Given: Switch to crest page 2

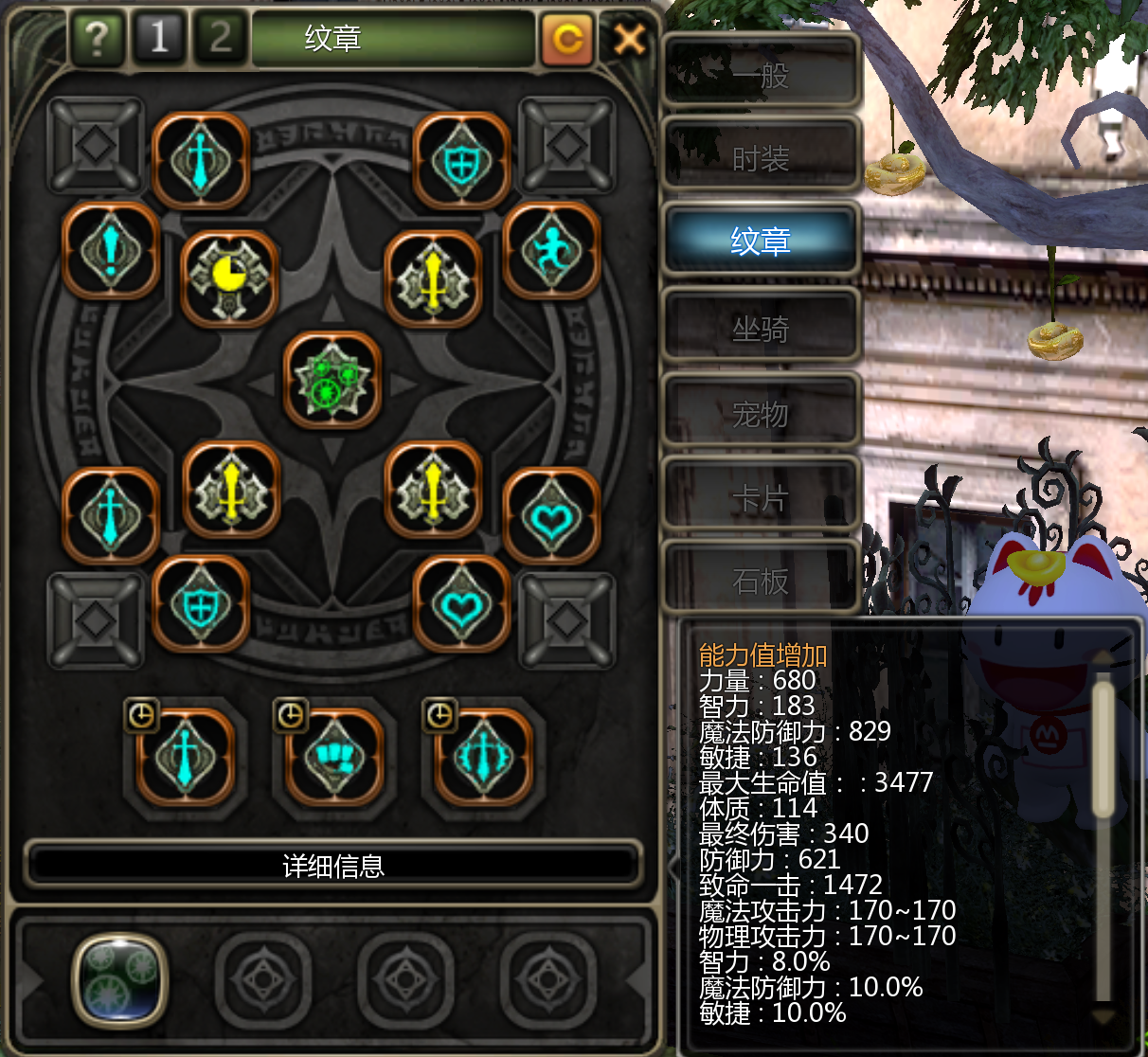Looking at the screenshot, I should 221,38.
